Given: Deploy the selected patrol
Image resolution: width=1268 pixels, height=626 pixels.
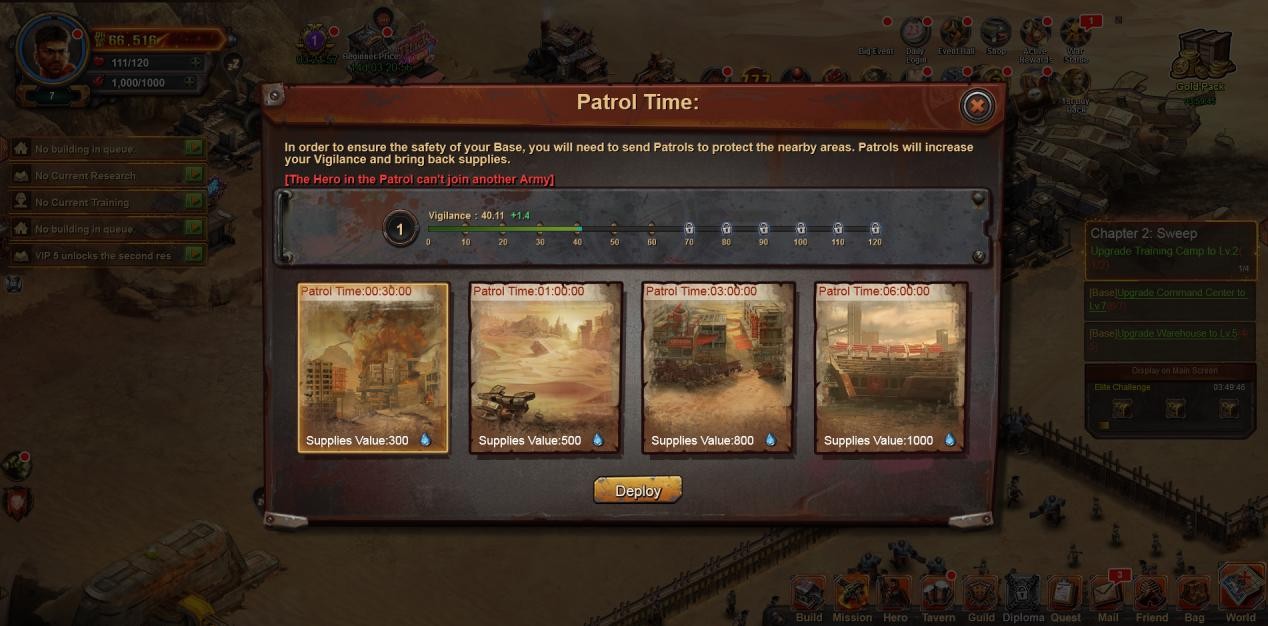Looking at the screenshot, I should 637,490.
